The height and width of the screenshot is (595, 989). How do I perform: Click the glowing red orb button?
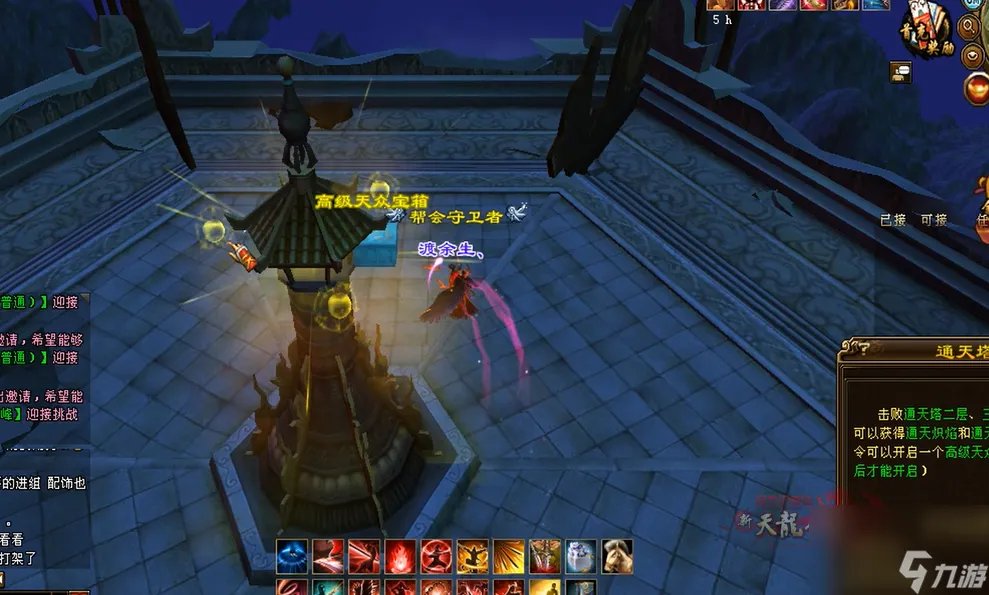tap(976, 89)
